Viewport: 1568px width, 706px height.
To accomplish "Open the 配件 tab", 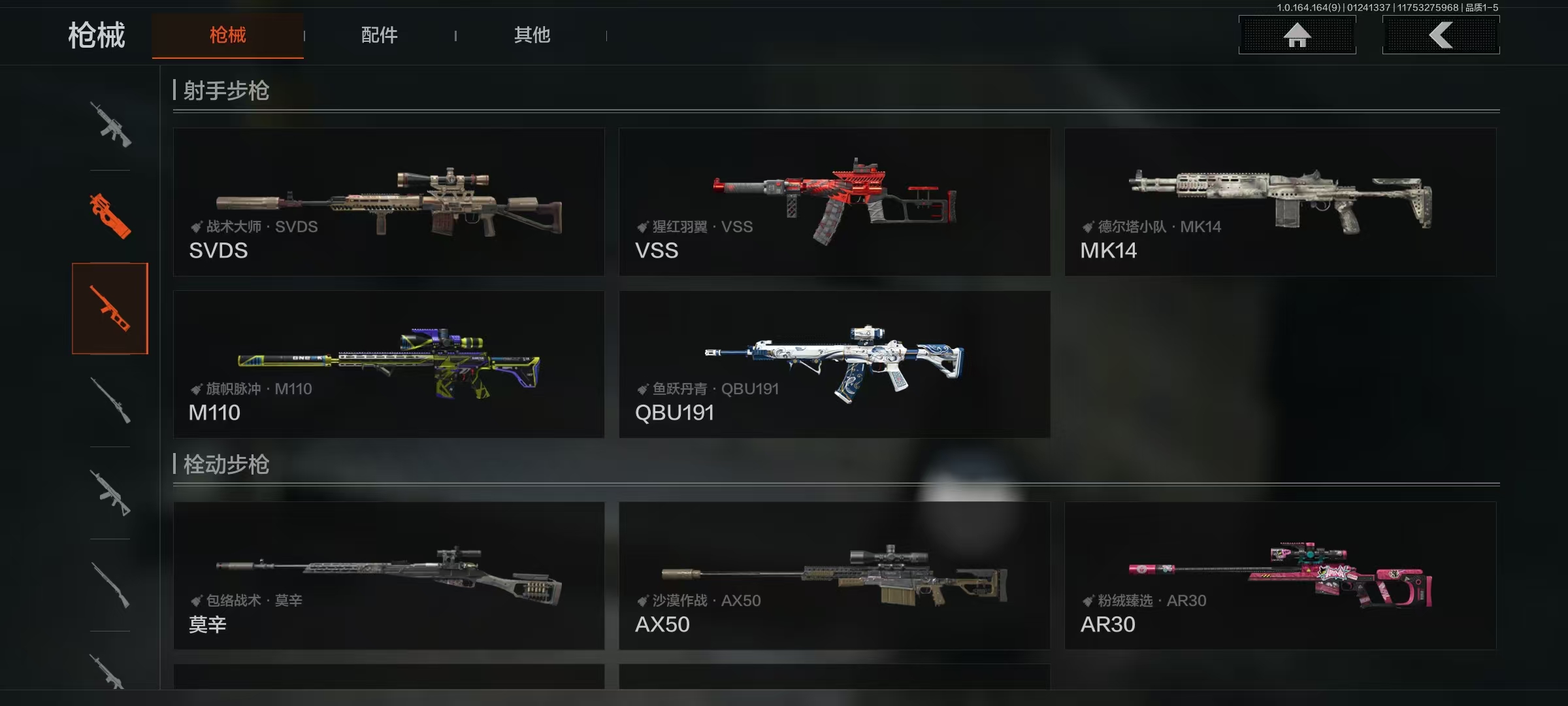I will click(379, 35).
